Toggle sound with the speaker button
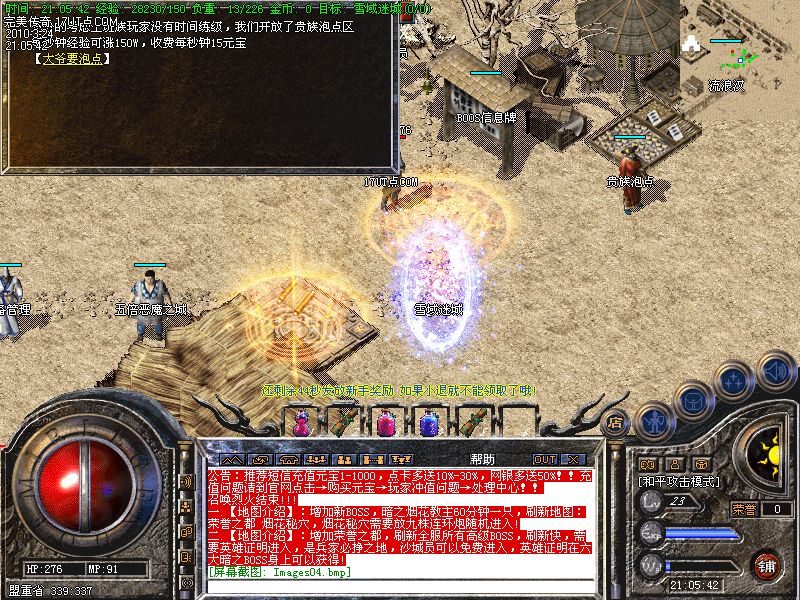 point(775,370)
